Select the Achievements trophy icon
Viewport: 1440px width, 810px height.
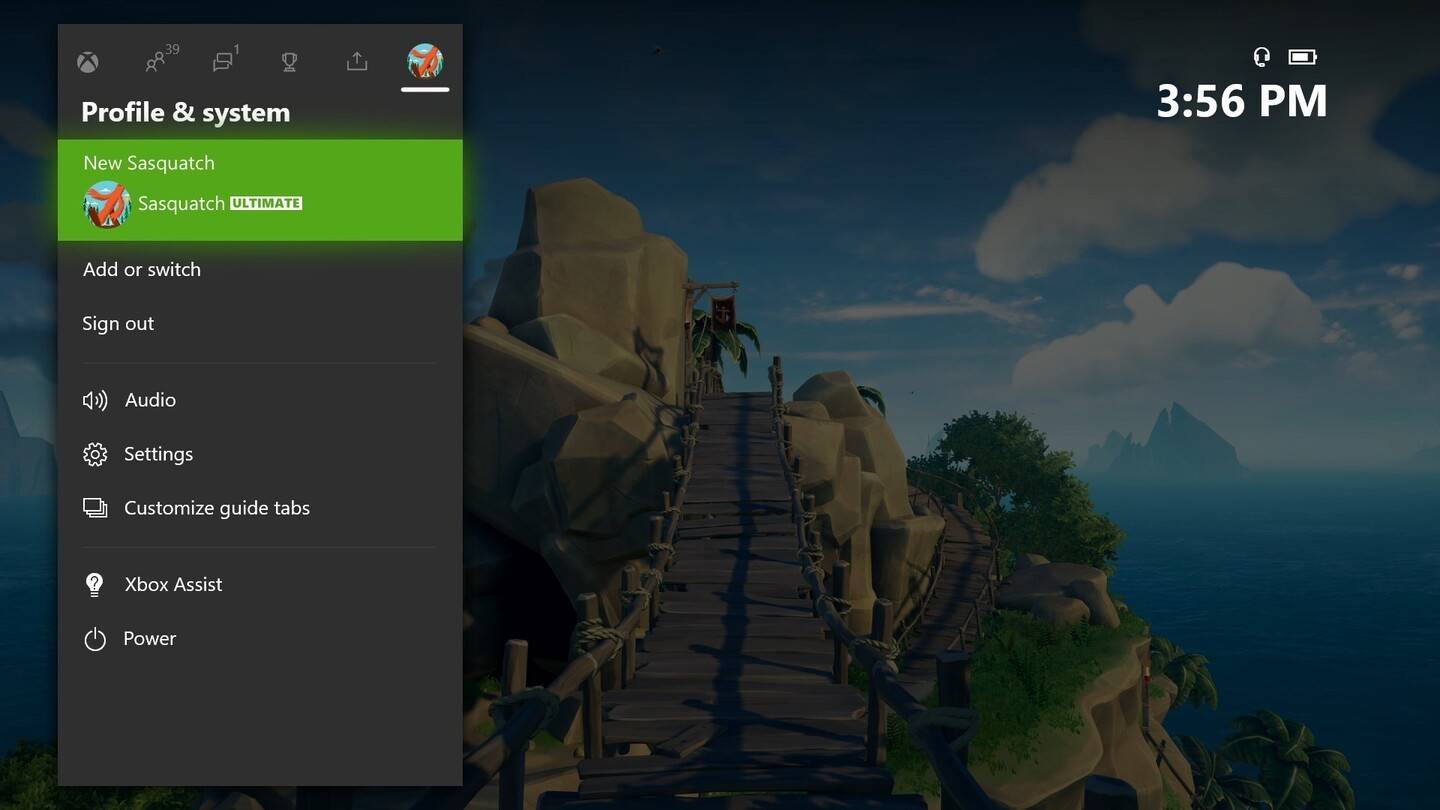point(289,62)
